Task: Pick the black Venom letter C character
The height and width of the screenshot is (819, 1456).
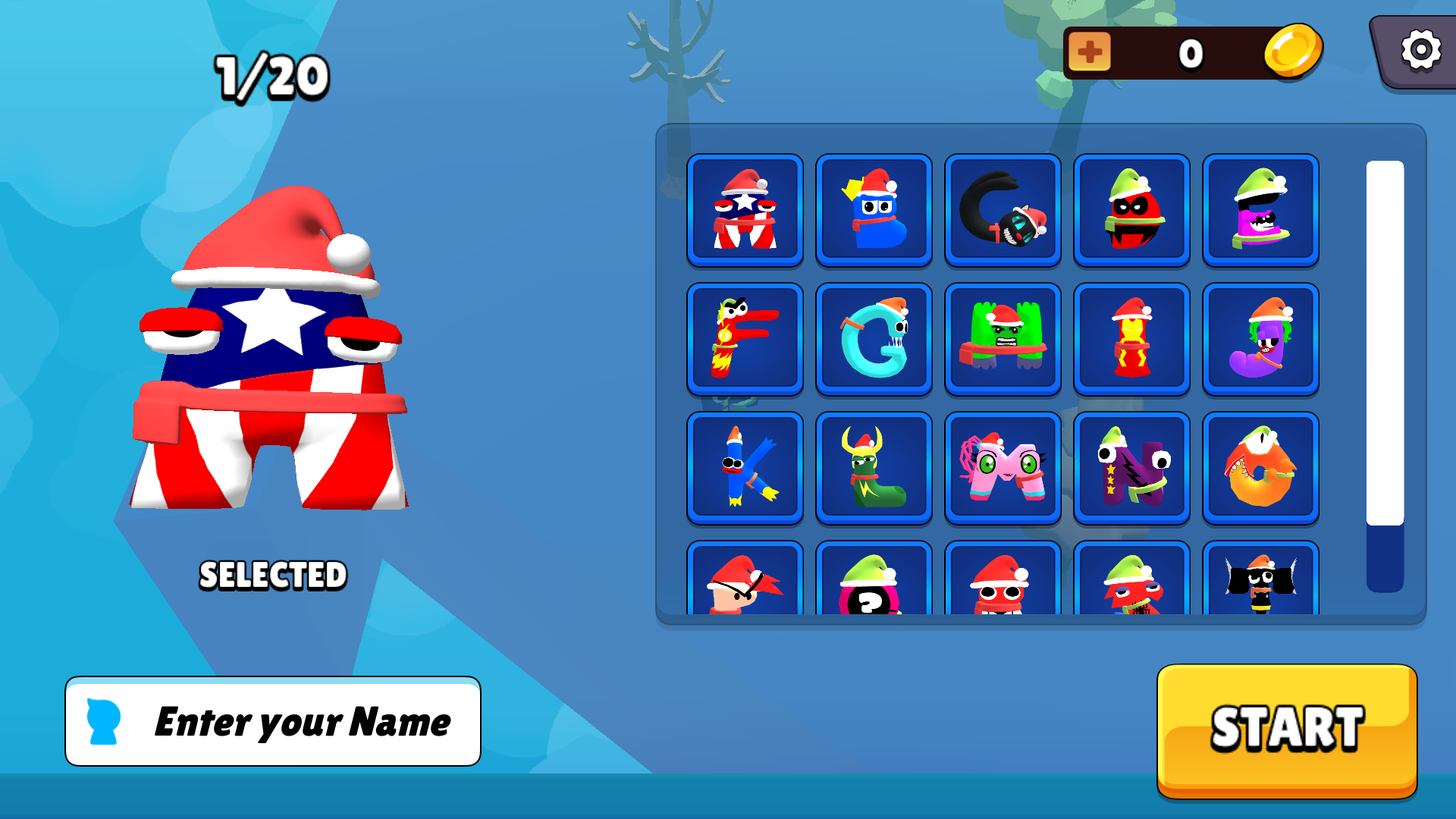Action: coord(1003,211)
